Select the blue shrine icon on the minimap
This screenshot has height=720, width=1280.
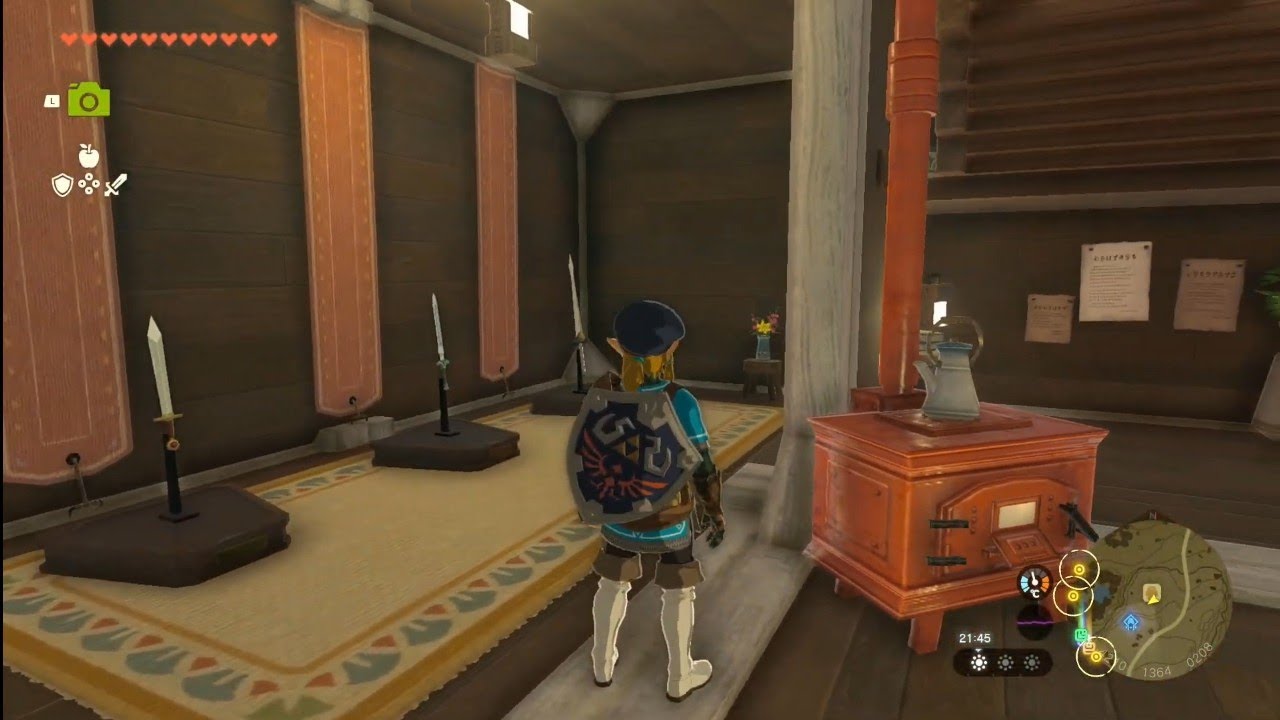pos(1131,620)
